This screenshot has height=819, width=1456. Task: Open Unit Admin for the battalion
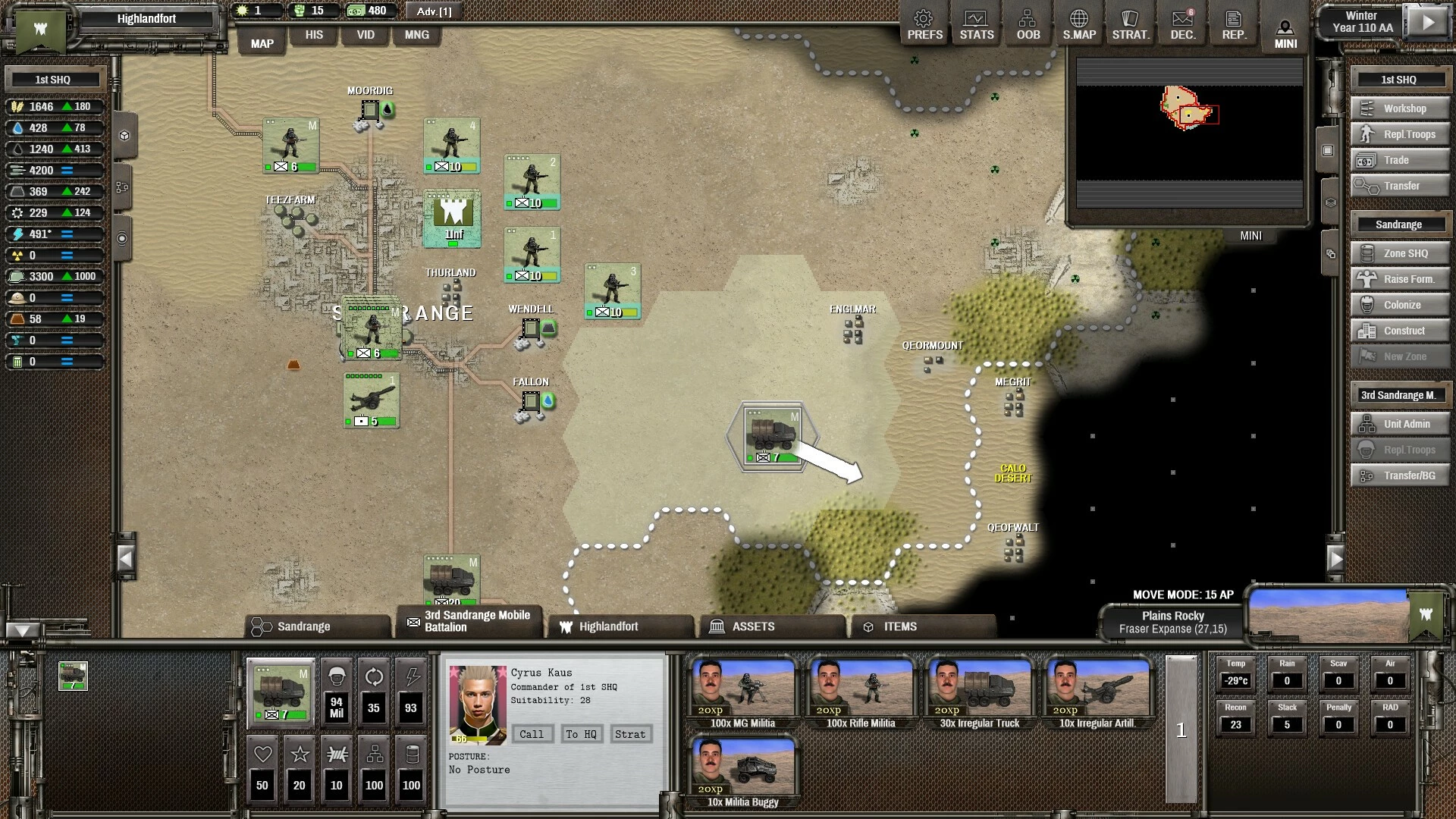[1400, 424]
